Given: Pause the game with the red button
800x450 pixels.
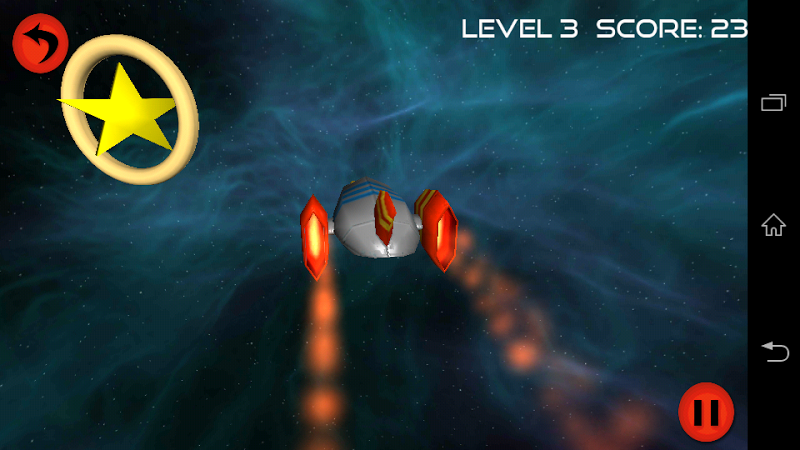Looking at the screenshot, I should pos(706,411).
